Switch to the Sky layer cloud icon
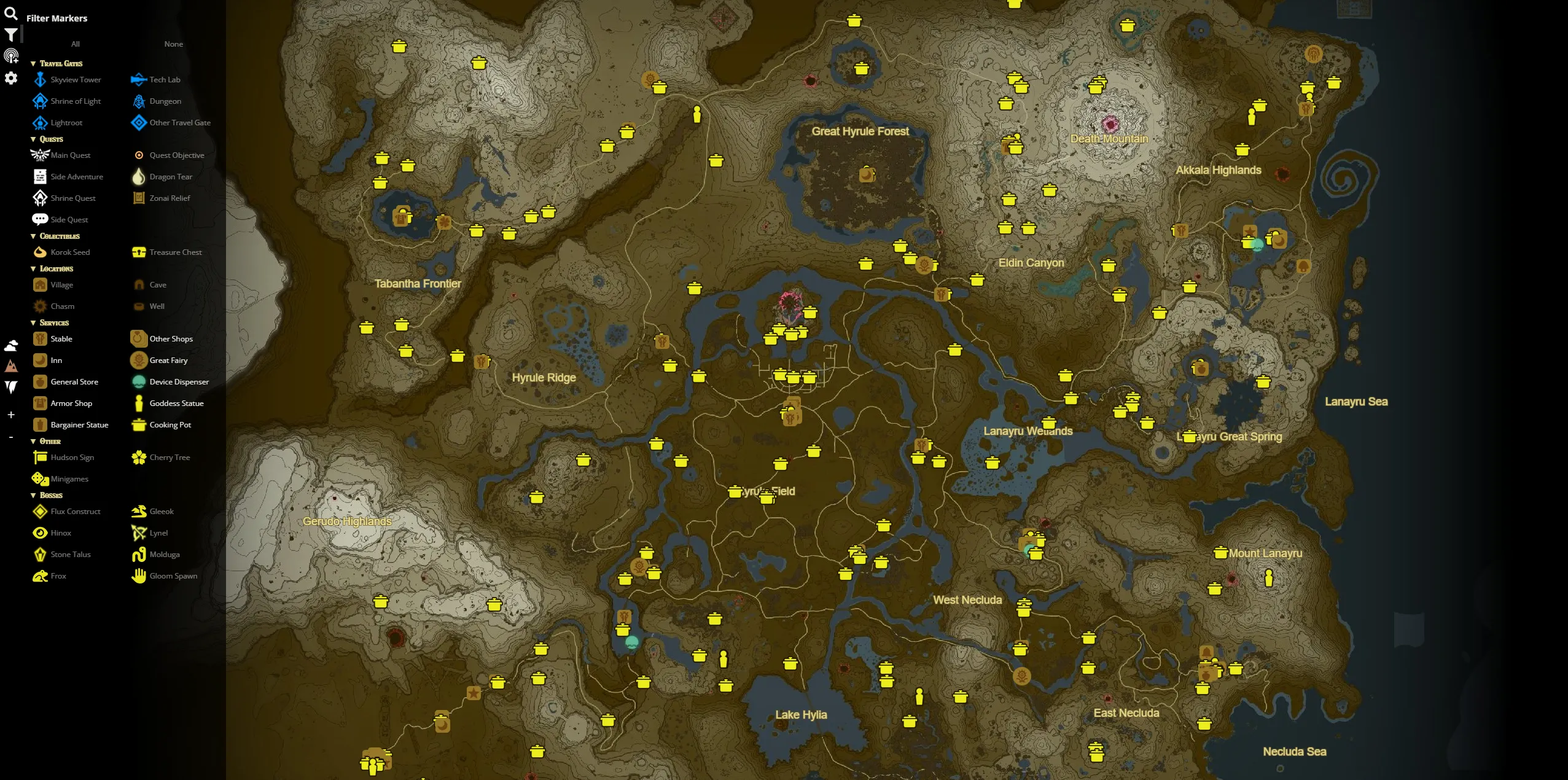The image size is (1568, 780). pos(11,346)
